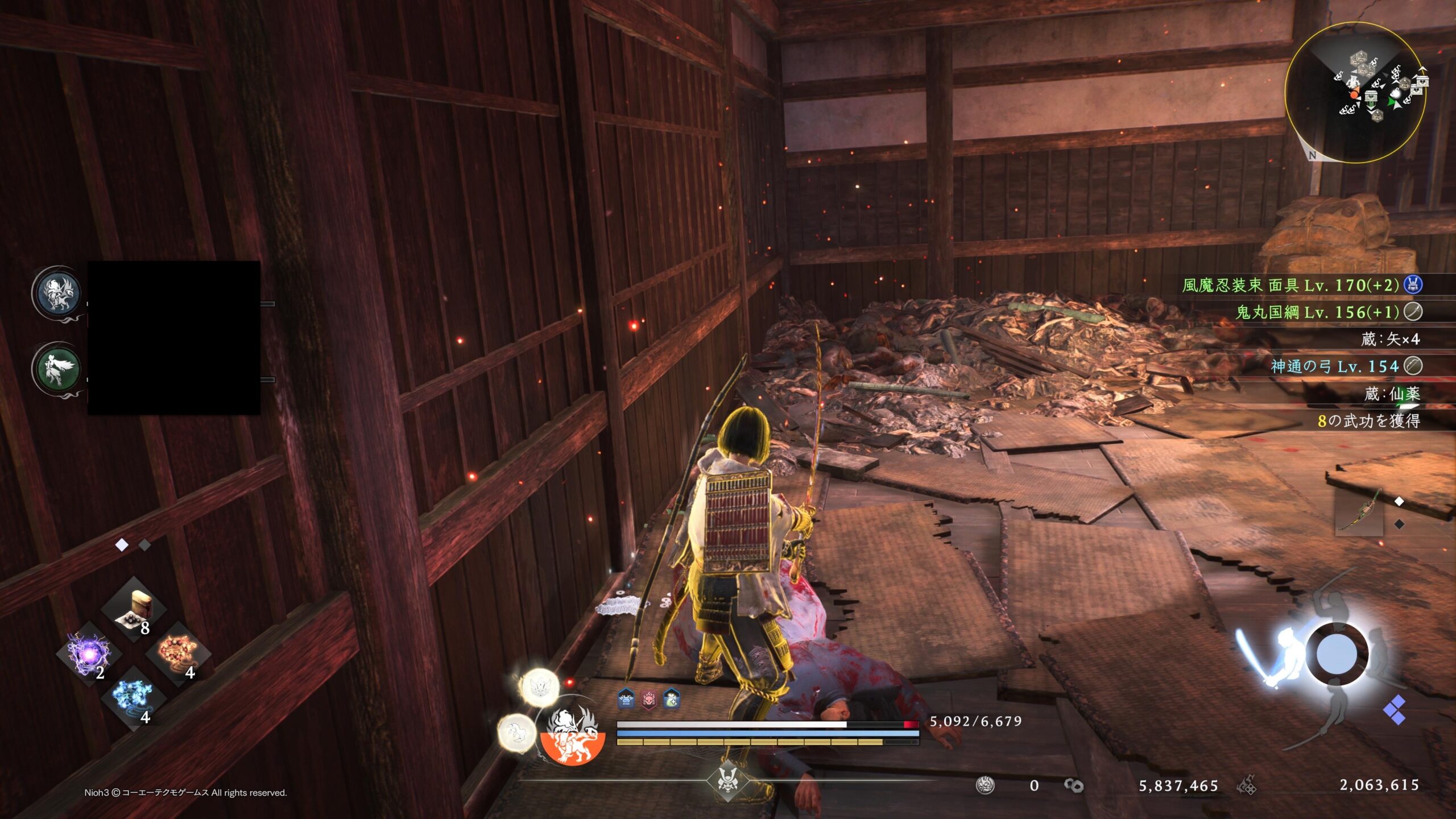Select the green winged spirit portrait
The height and width of the screenshot is (819, 1456).
57,369
